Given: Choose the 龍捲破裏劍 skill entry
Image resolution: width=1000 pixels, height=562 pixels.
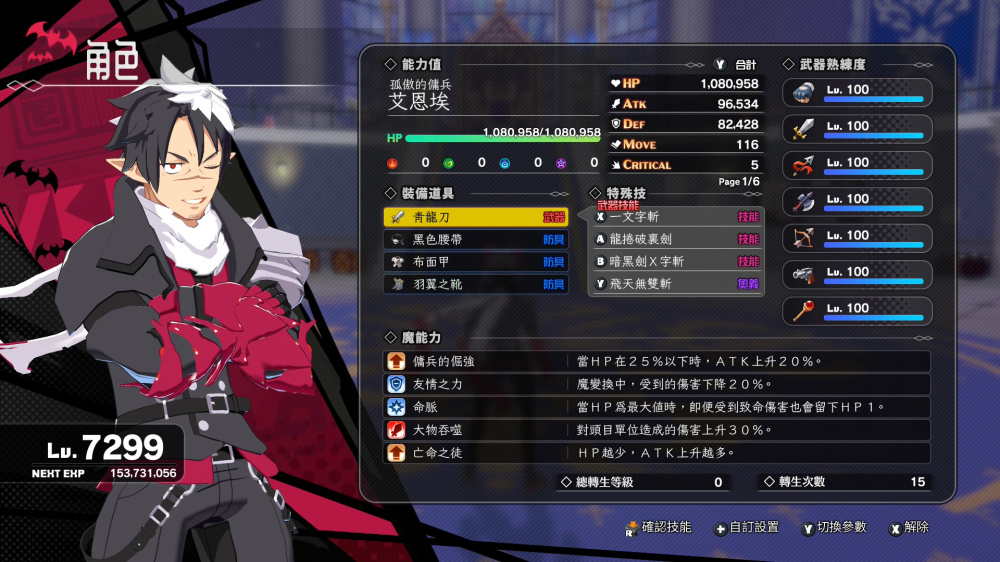Looking at the screenshot, I should click(677, 240).
